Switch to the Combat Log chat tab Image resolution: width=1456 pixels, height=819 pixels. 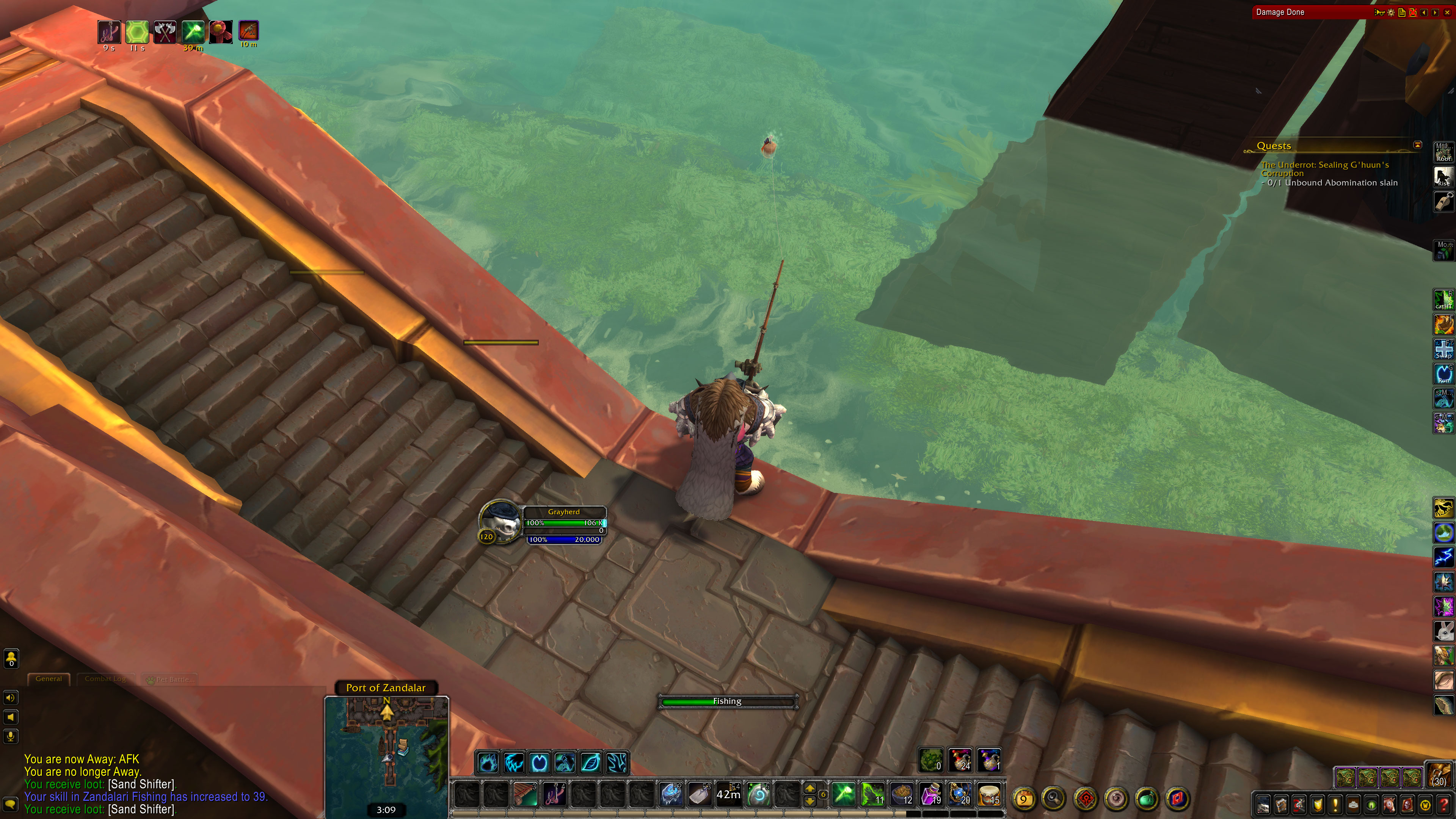point(105,679)
